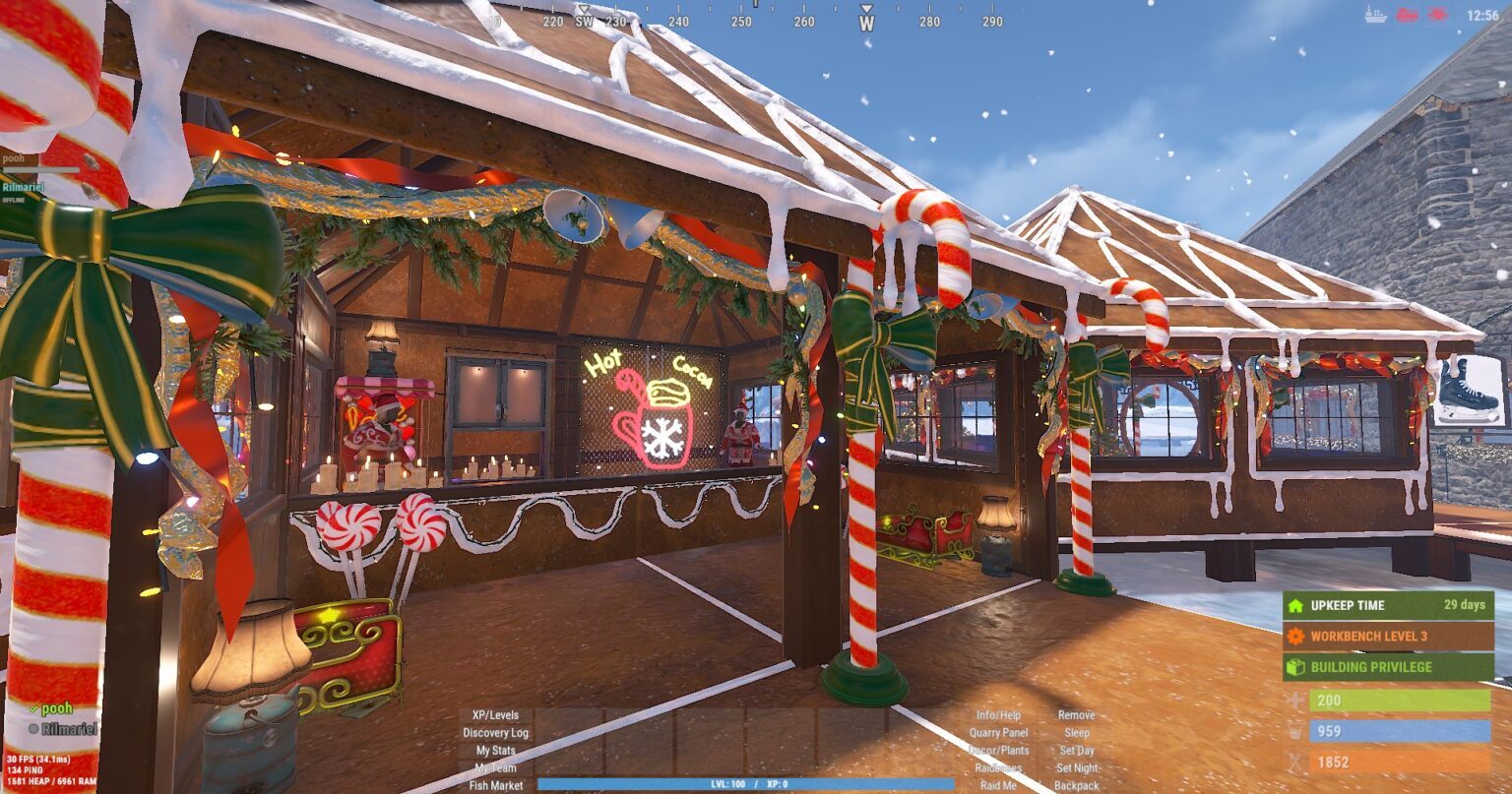Click the Sleep button
This screenshot has width=1512, height=794.
(1076, 733)
